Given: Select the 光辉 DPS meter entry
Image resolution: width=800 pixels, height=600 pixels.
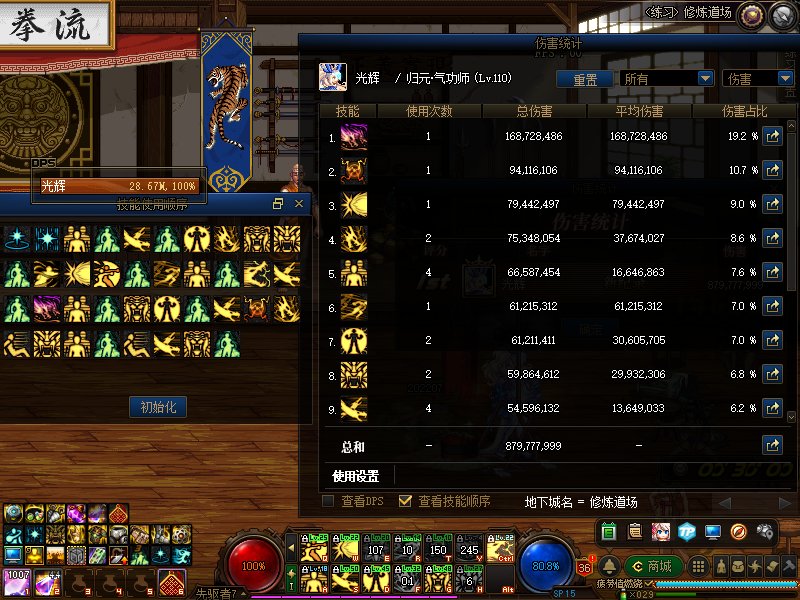Looking at the screenshot, I should [118, 186].
